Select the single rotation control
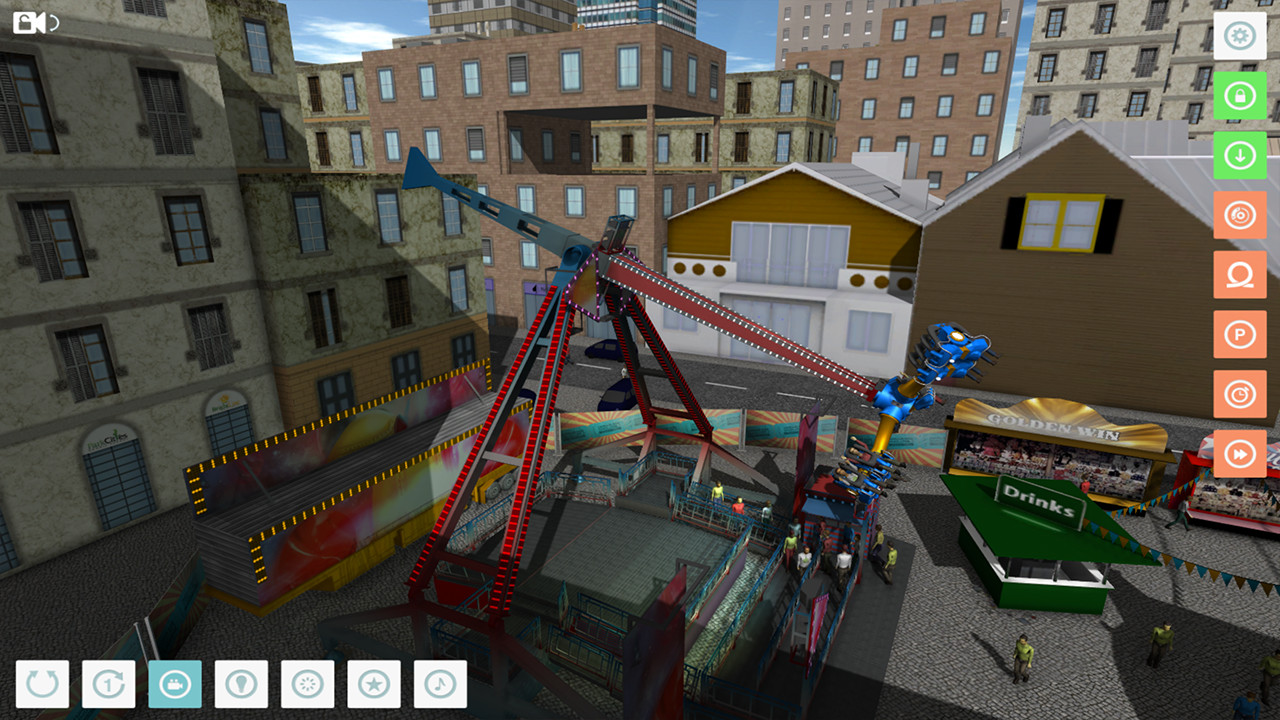The image size is (1280, 720). pos(108,684)
